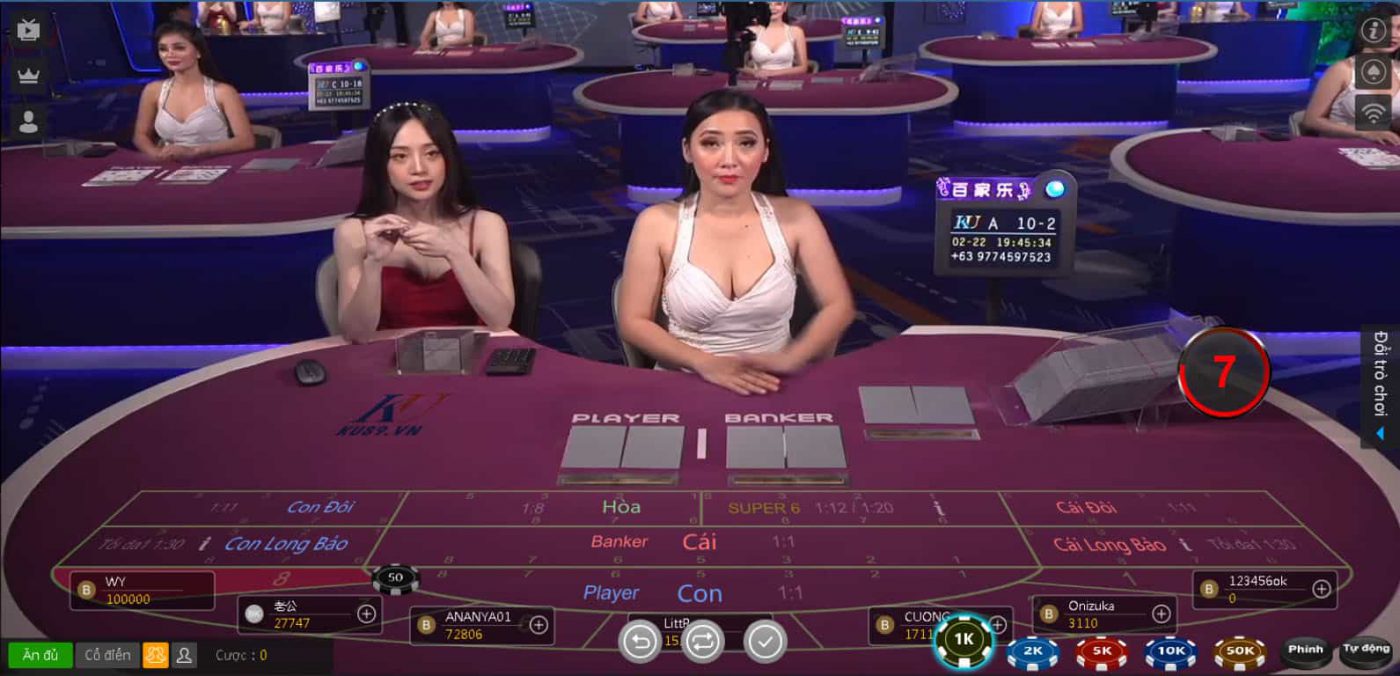Open the Đổi trò chơi game switcher

click(1381, 385)
